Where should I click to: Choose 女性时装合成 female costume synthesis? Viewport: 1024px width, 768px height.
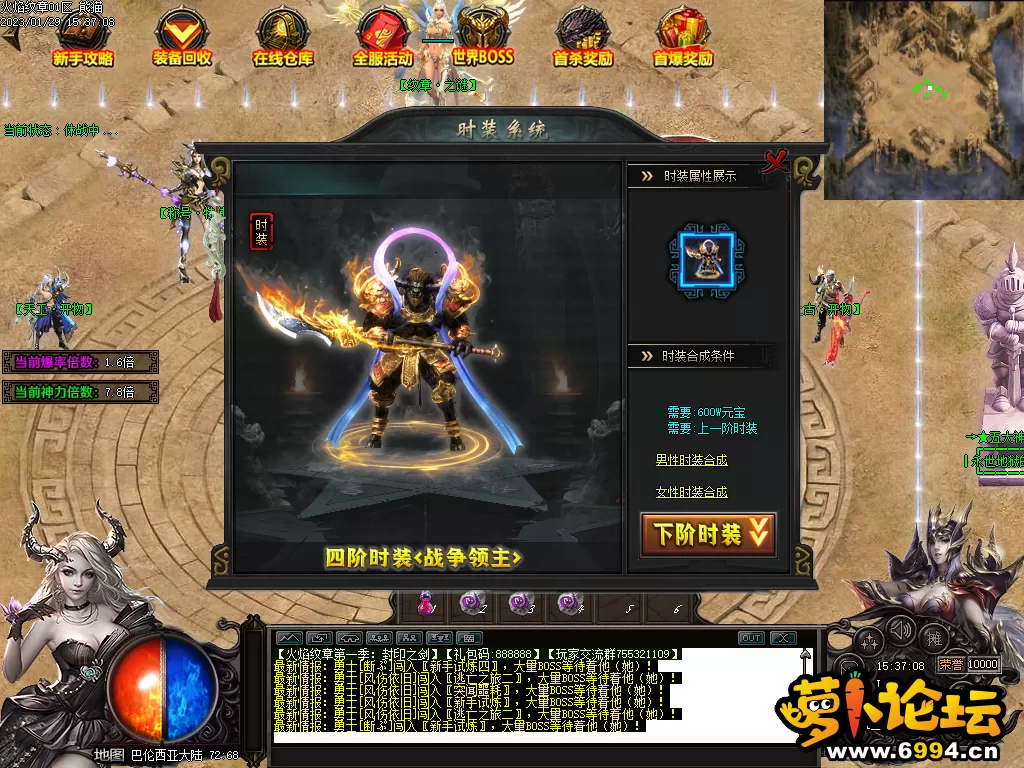tap(691, 492)
